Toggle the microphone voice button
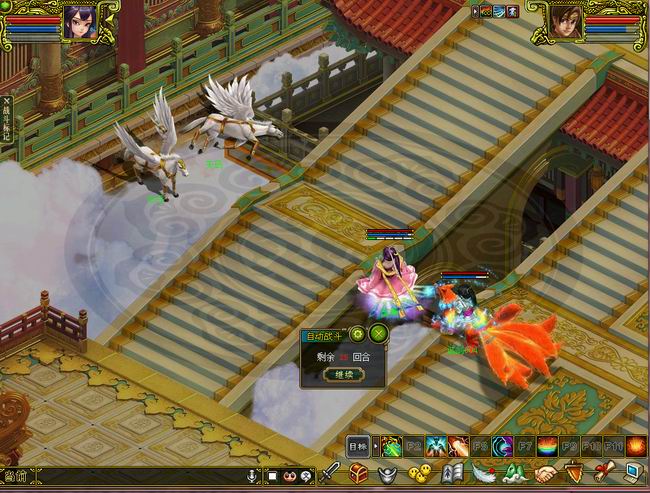Image resolution: width=650 pixels, height=493 pixels. pyautogui.click(x=252, y=476)
